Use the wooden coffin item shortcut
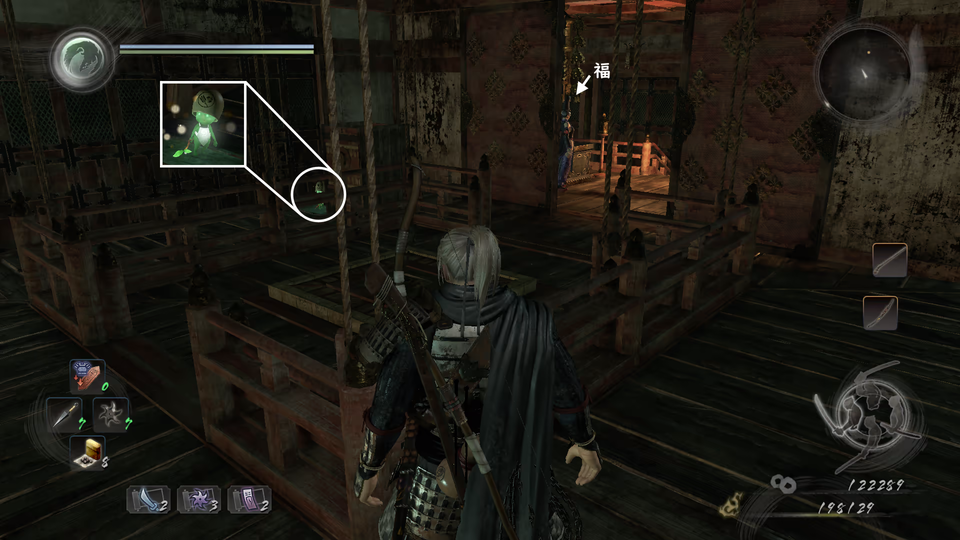Viewport: 960px width, 540px height. (88, 375)
